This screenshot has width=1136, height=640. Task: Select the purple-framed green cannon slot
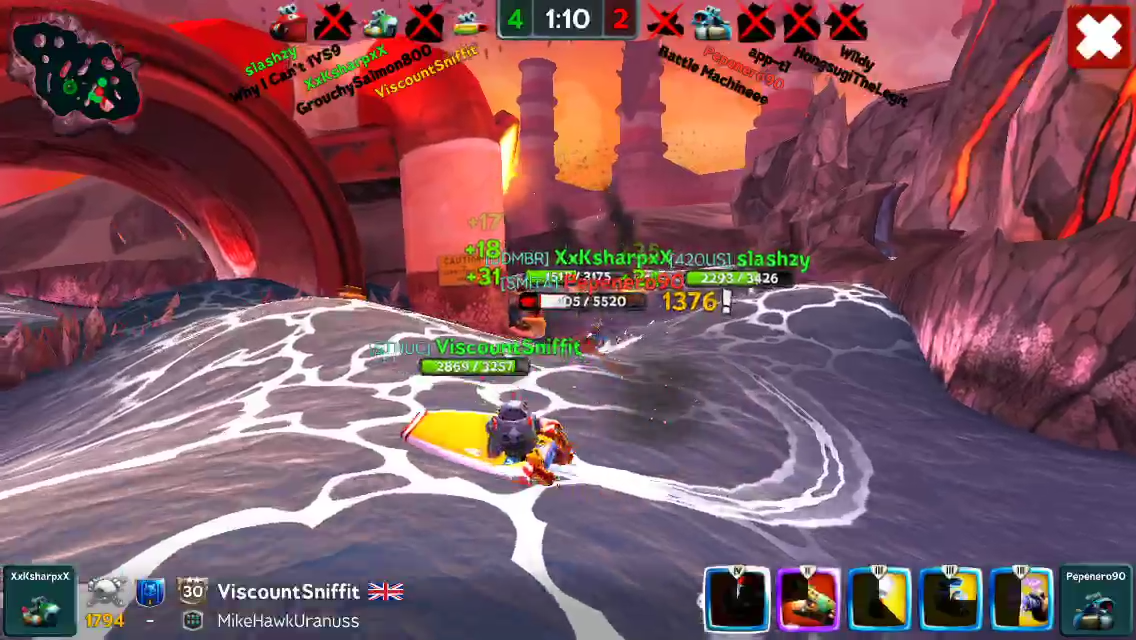click(x=807, y=599)
